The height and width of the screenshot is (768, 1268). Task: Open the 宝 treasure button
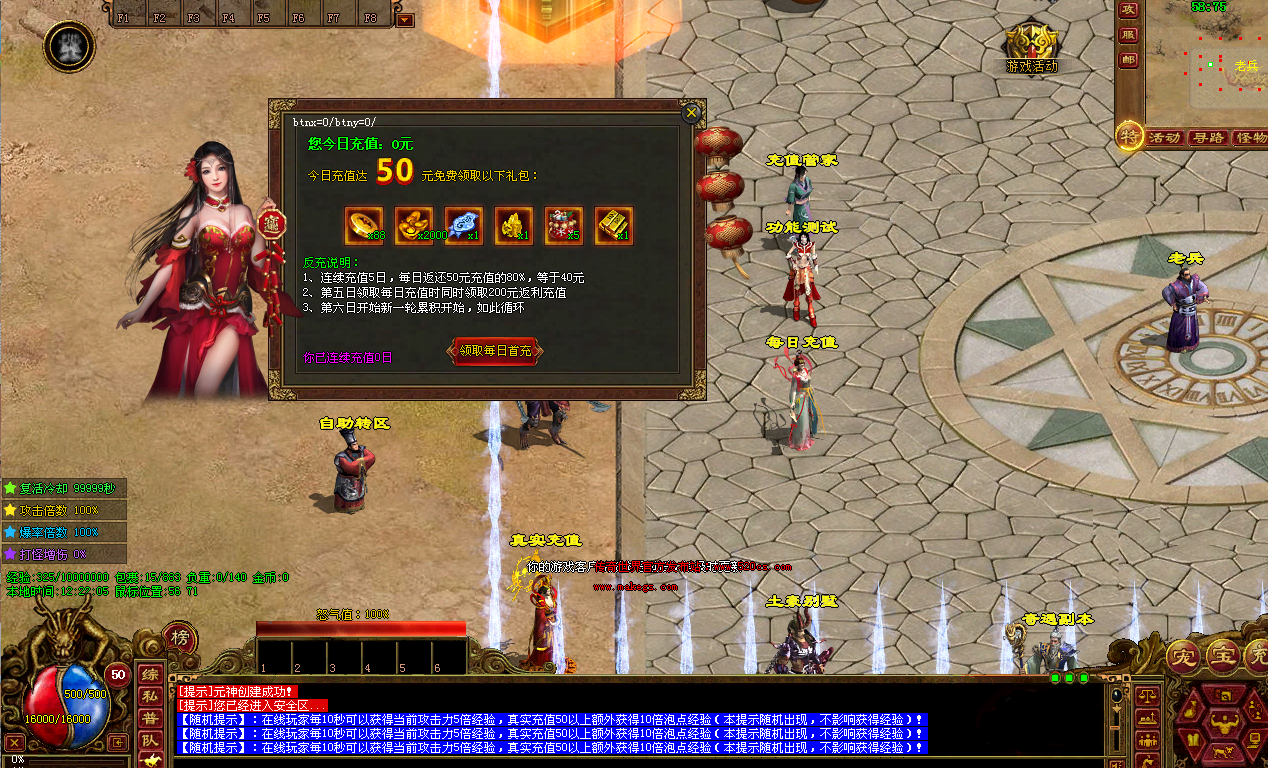(x=1222, y=656)
